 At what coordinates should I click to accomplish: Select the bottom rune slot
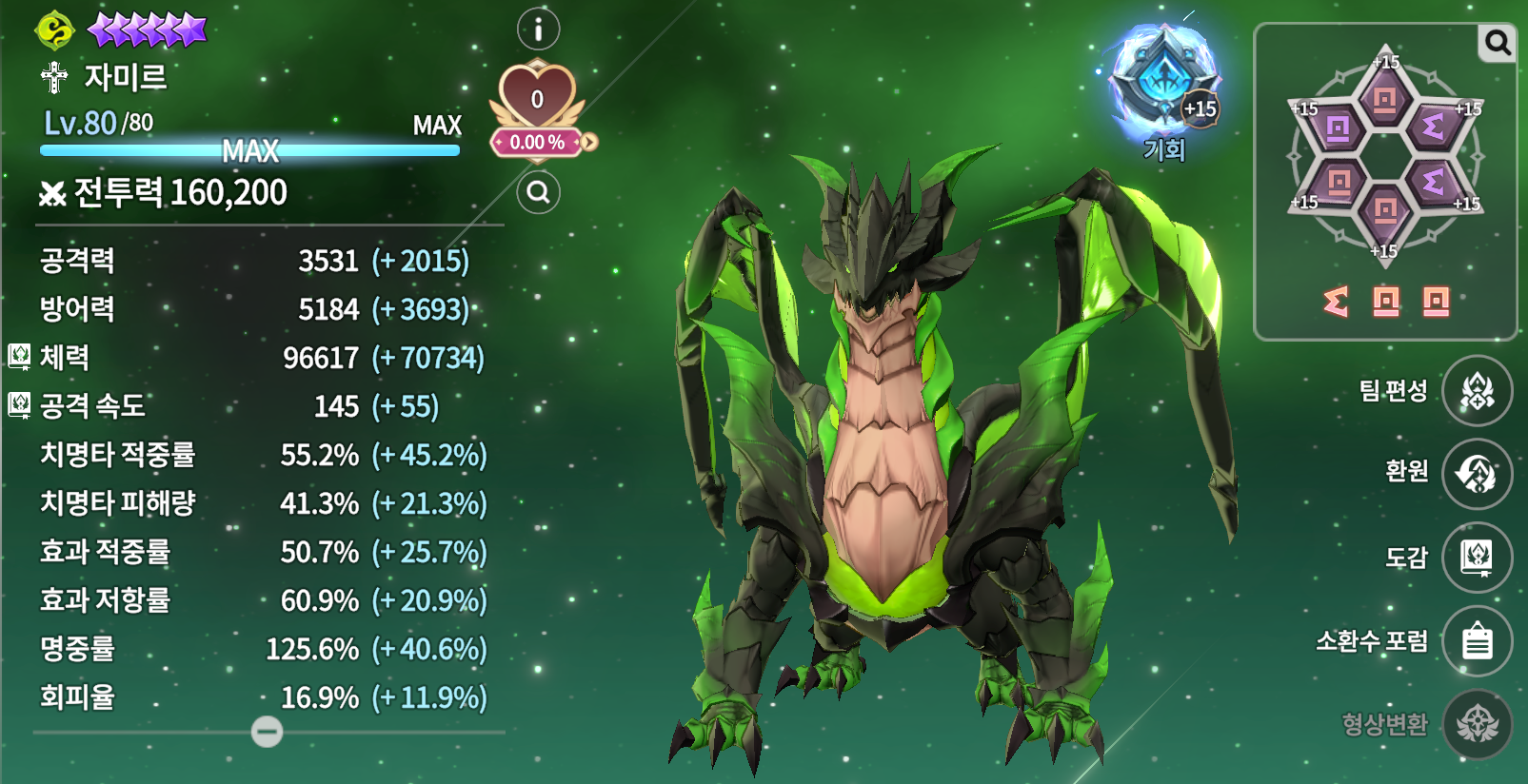pos(1385,209)
